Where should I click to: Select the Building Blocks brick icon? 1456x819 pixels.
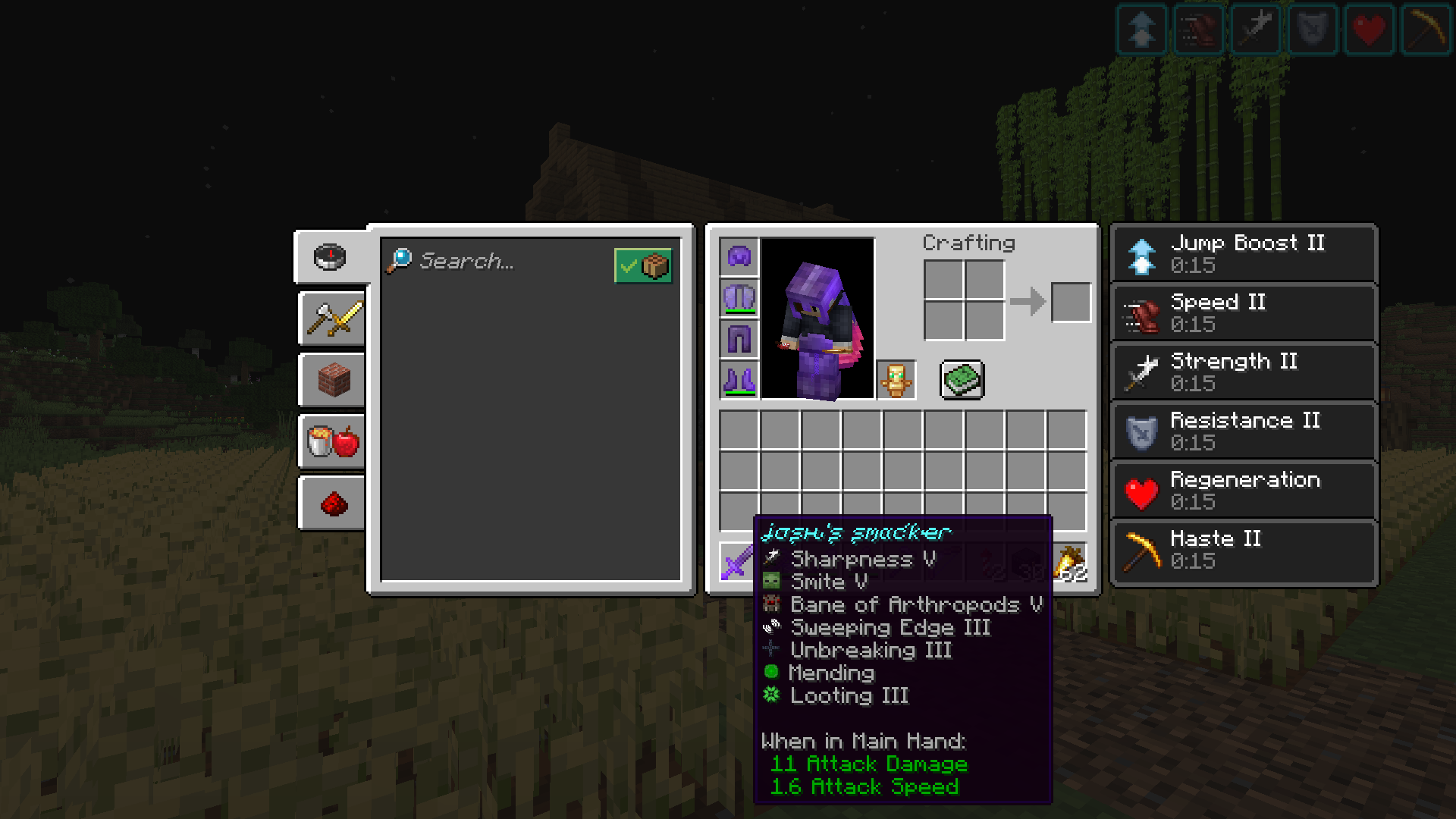(330, 380)
